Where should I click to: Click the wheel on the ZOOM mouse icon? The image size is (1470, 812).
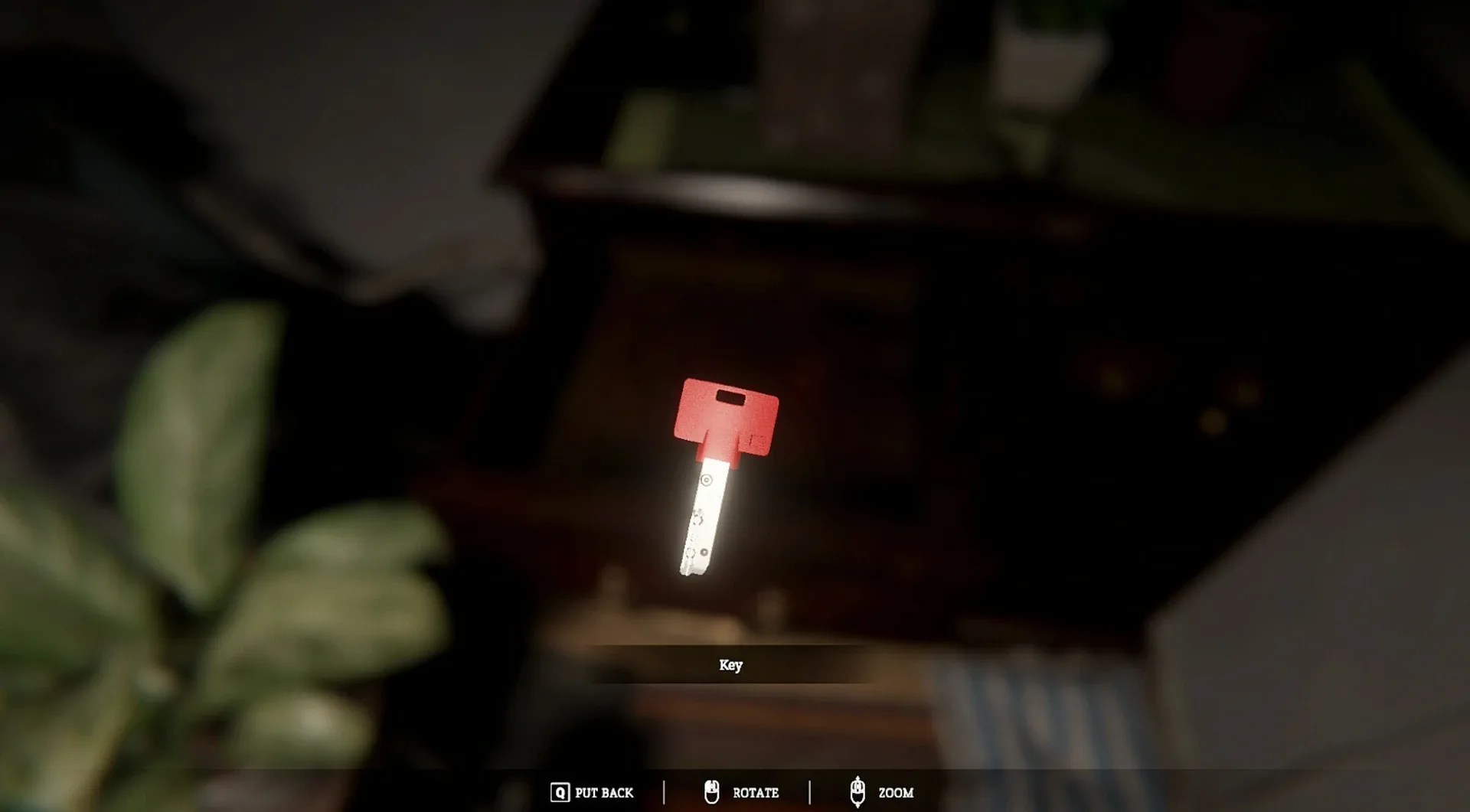(x=857, y=787)
